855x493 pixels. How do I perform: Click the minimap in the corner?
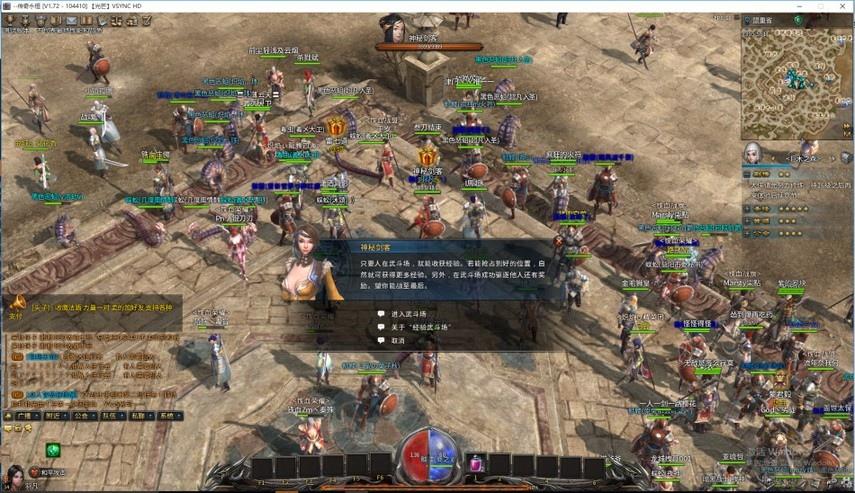(x=794, y=84)
